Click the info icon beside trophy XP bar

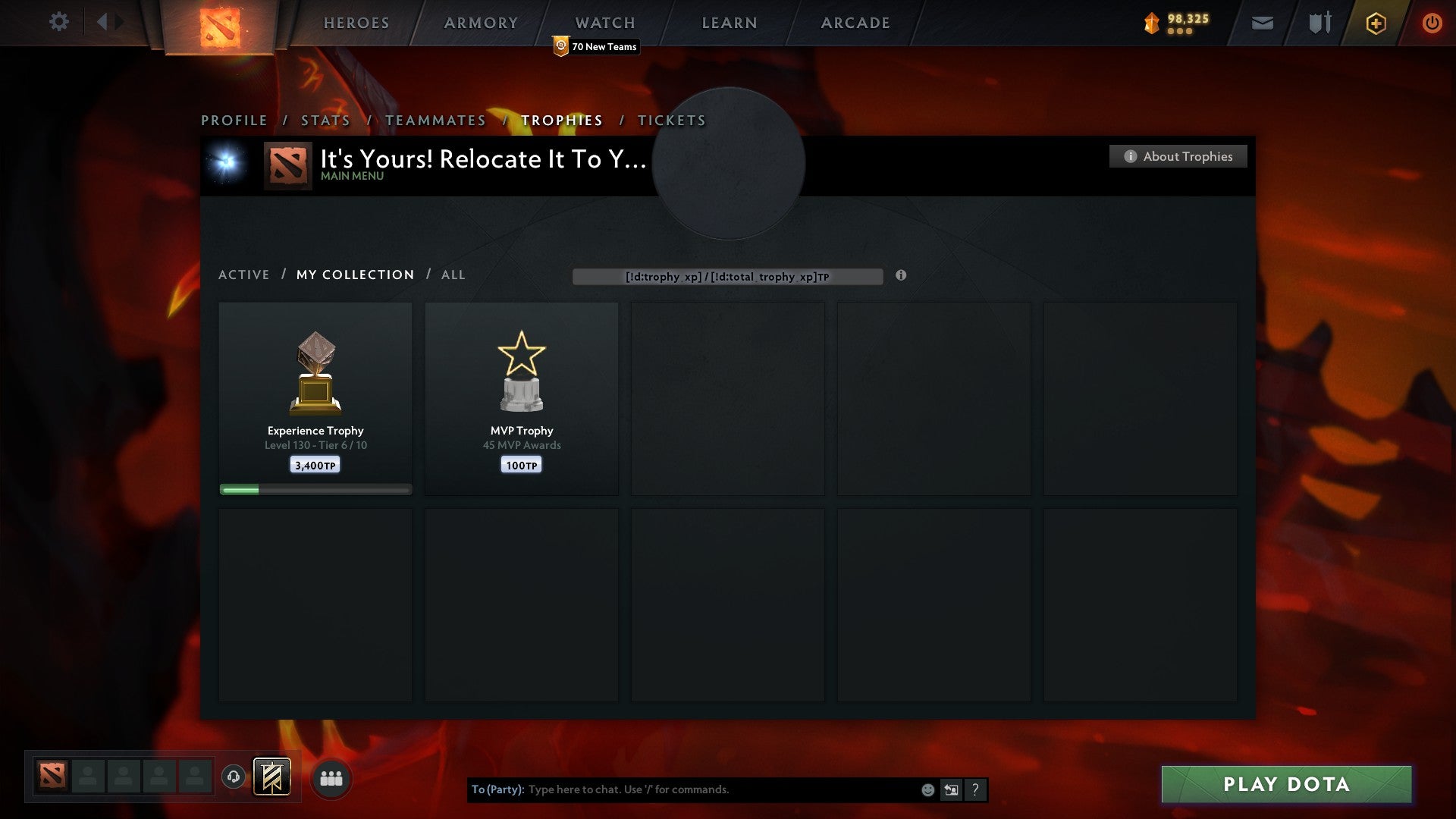coord(901,277)
